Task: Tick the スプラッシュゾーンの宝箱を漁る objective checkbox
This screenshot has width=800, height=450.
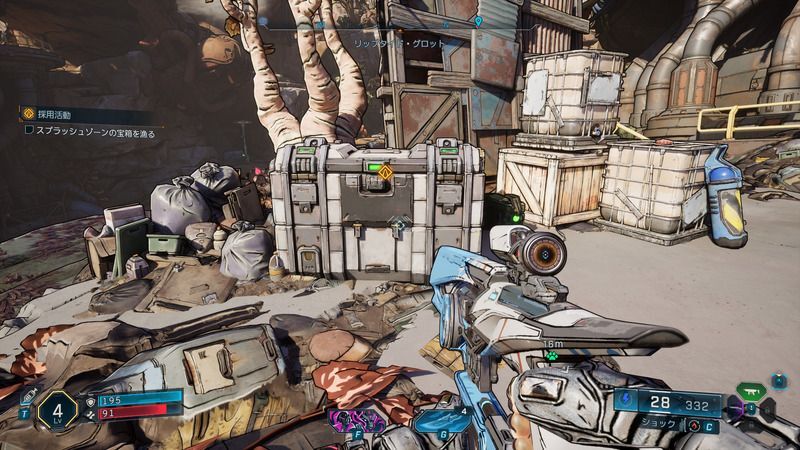Action: tap(29, 130)
